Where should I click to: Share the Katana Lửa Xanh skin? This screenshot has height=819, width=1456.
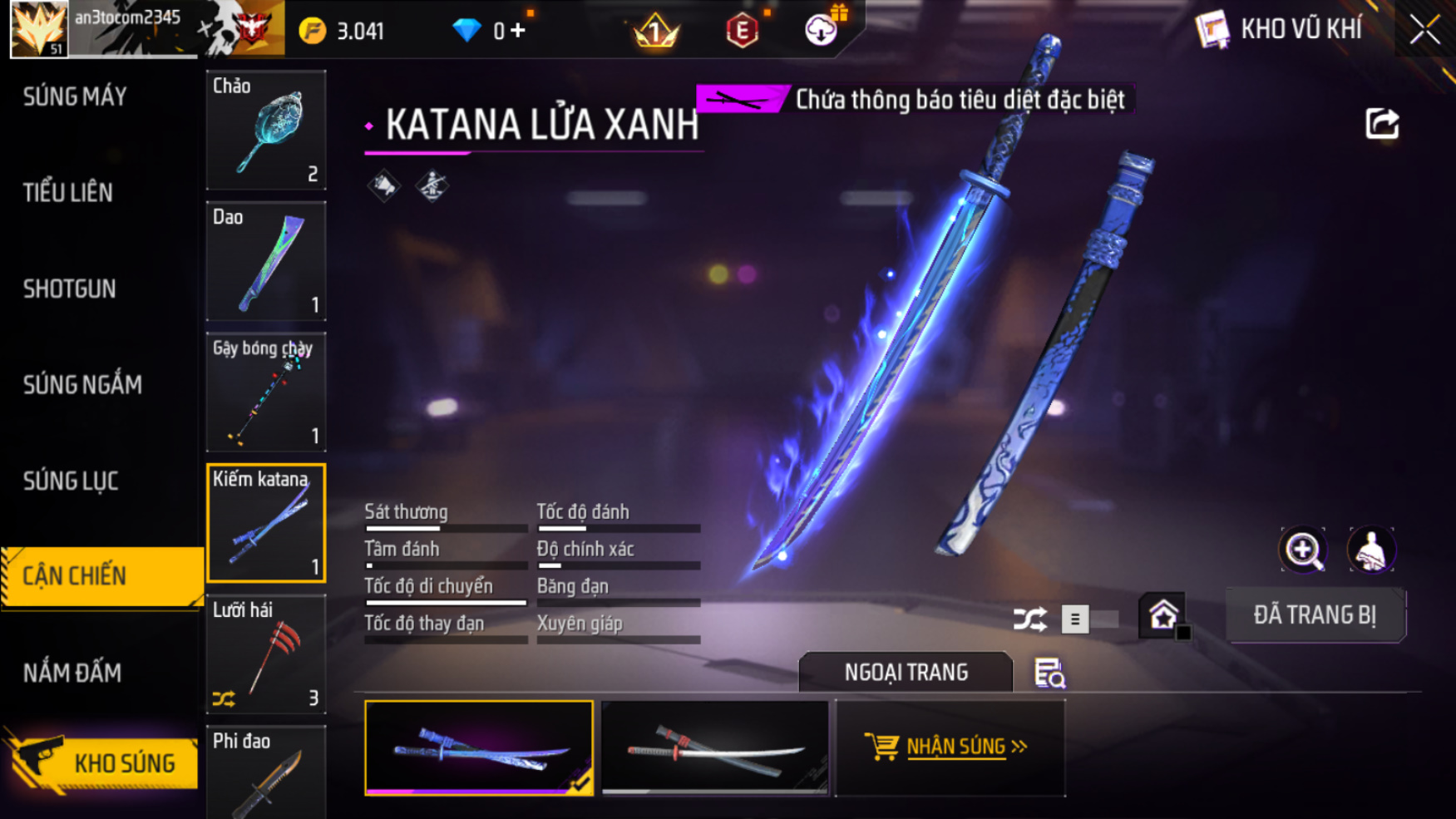1382,125
